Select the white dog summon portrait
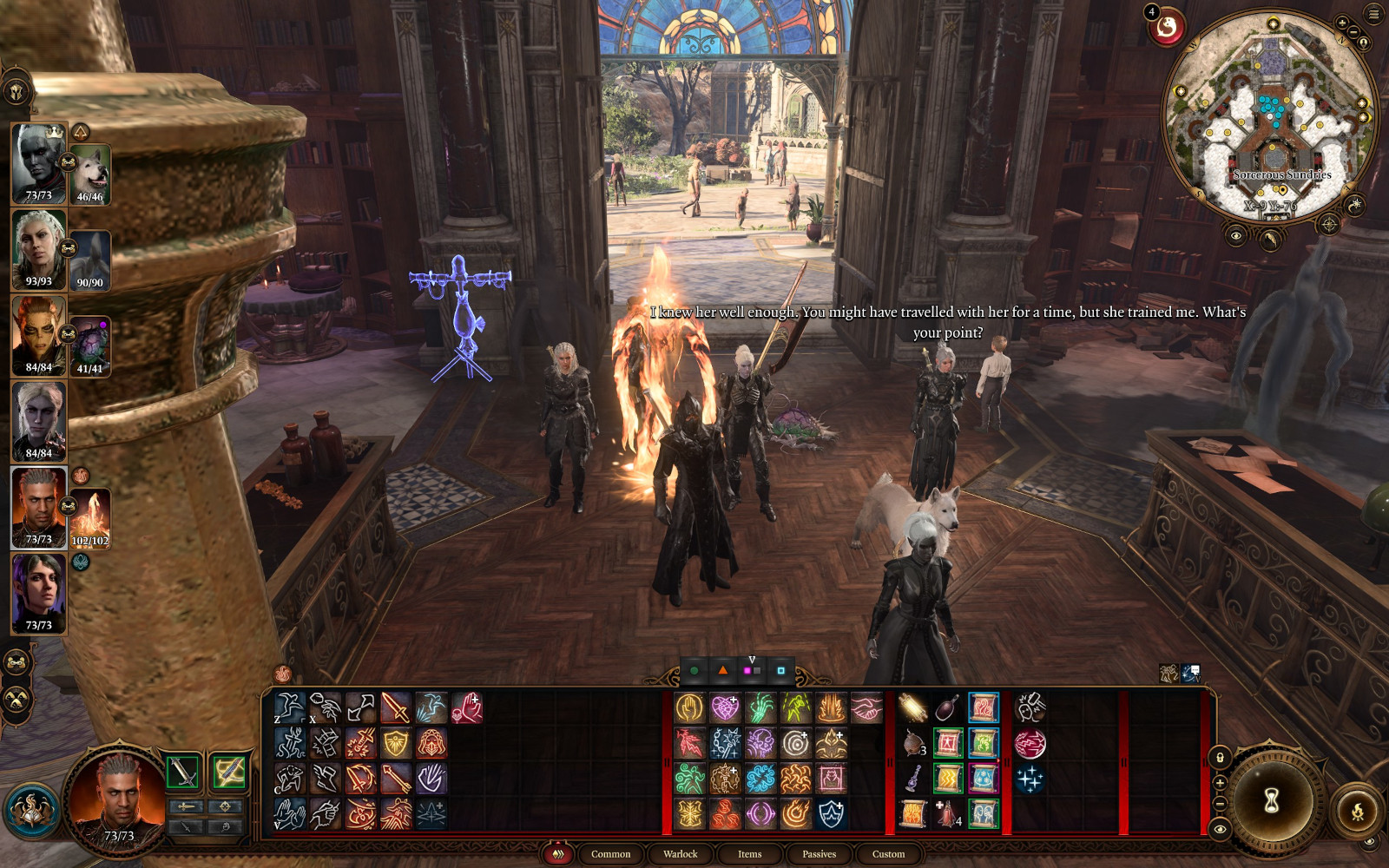Viewport: 1389px width, 868px height. coord(90,174)
